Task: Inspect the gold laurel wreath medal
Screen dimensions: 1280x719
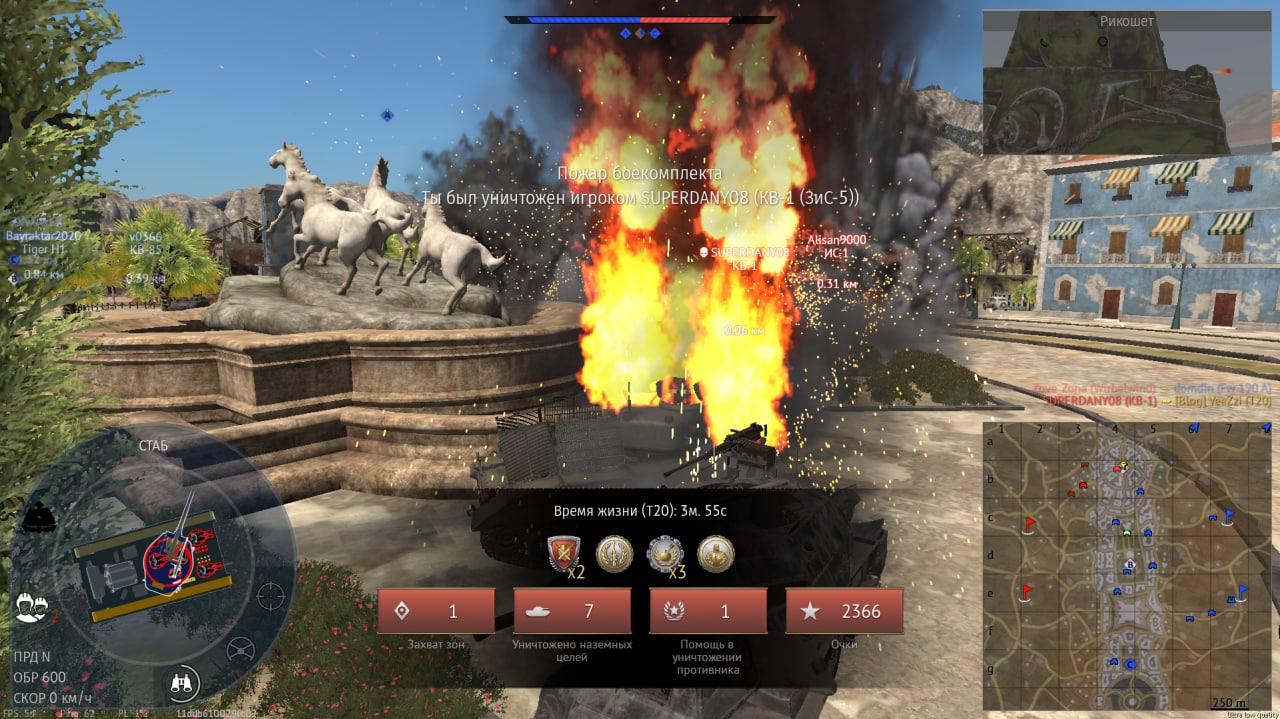Action: click(614, 554)
